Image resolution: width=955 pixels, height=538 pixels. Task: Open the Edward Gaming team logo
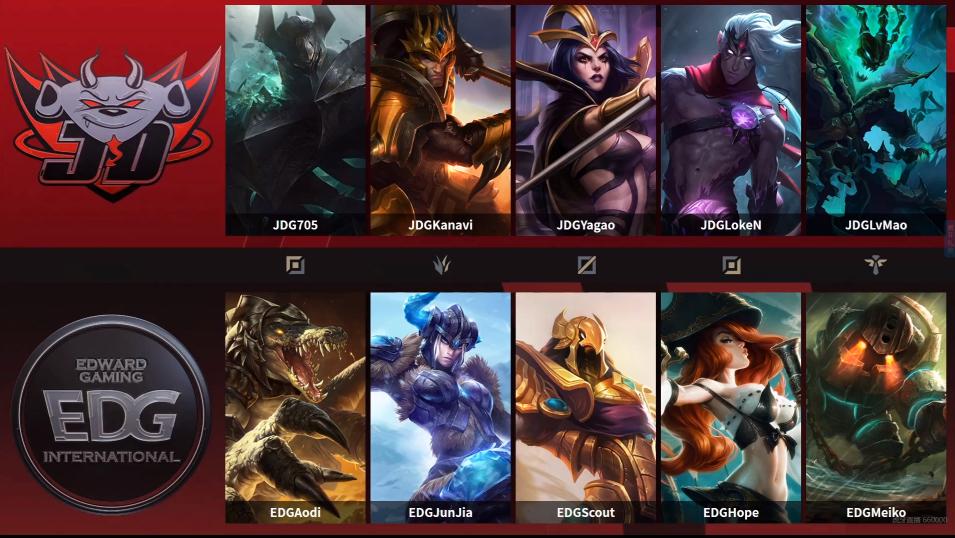click(110, 415)
